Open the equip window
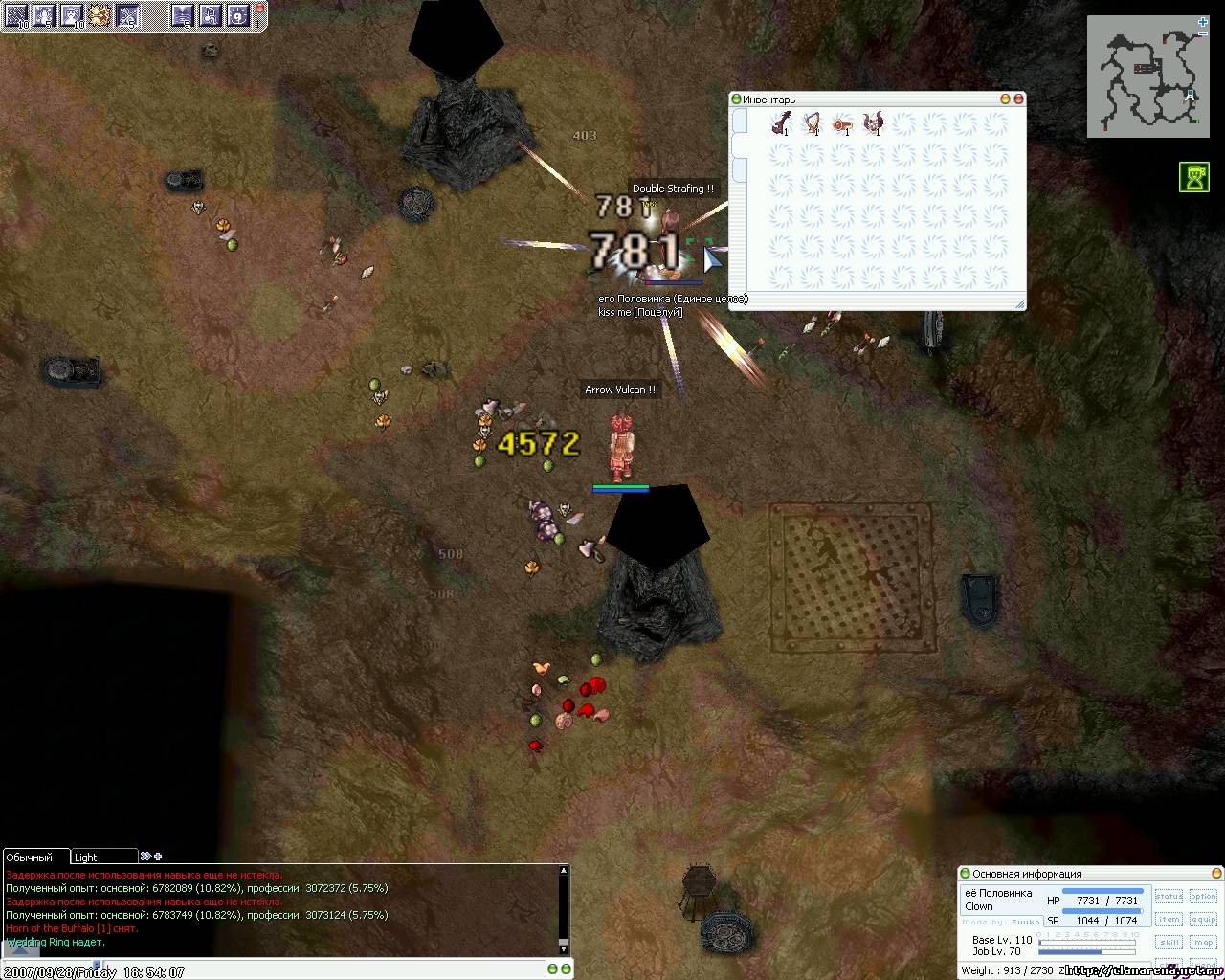Viewport: 1225px width, 980px height. (x=1203, y=920)
